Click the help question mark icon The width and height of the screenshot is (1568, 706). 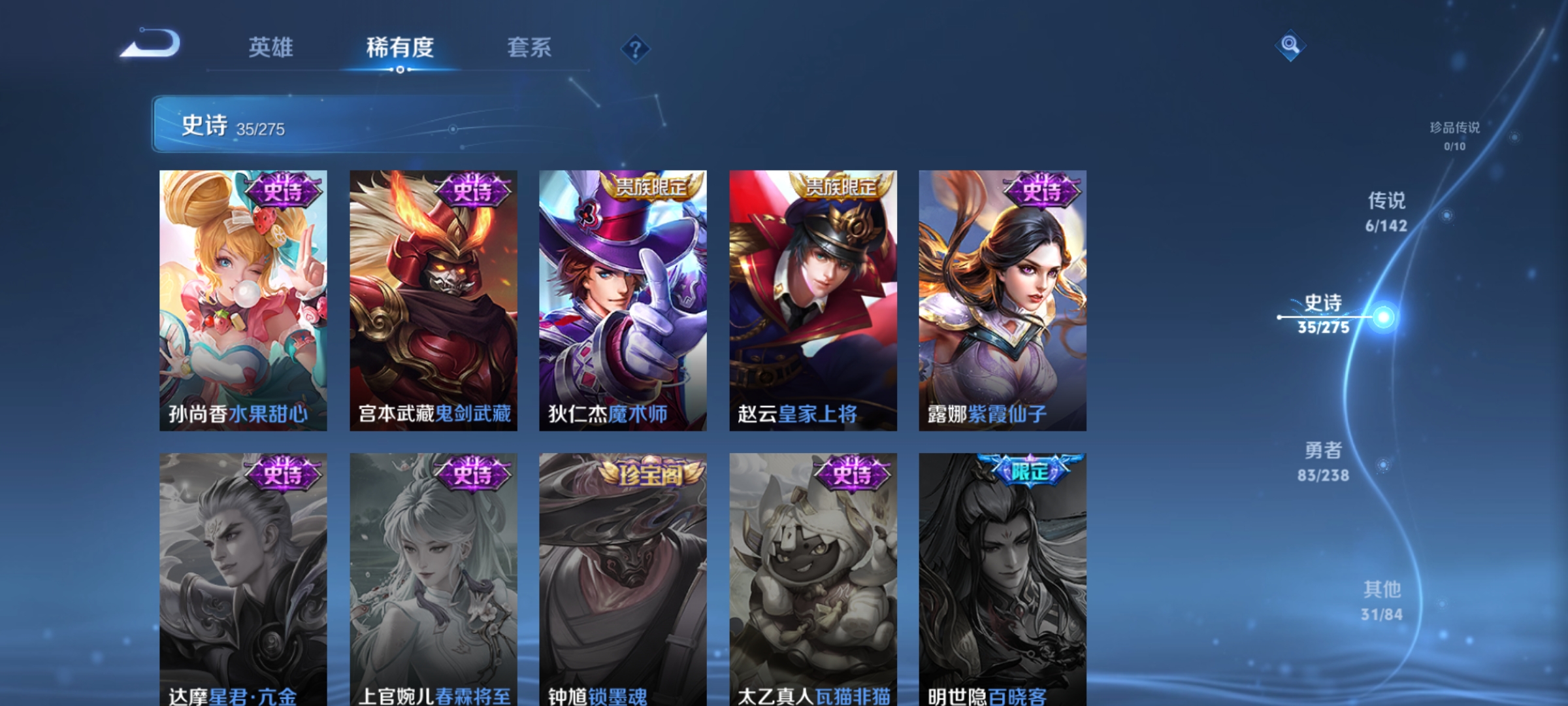[635, 50]
